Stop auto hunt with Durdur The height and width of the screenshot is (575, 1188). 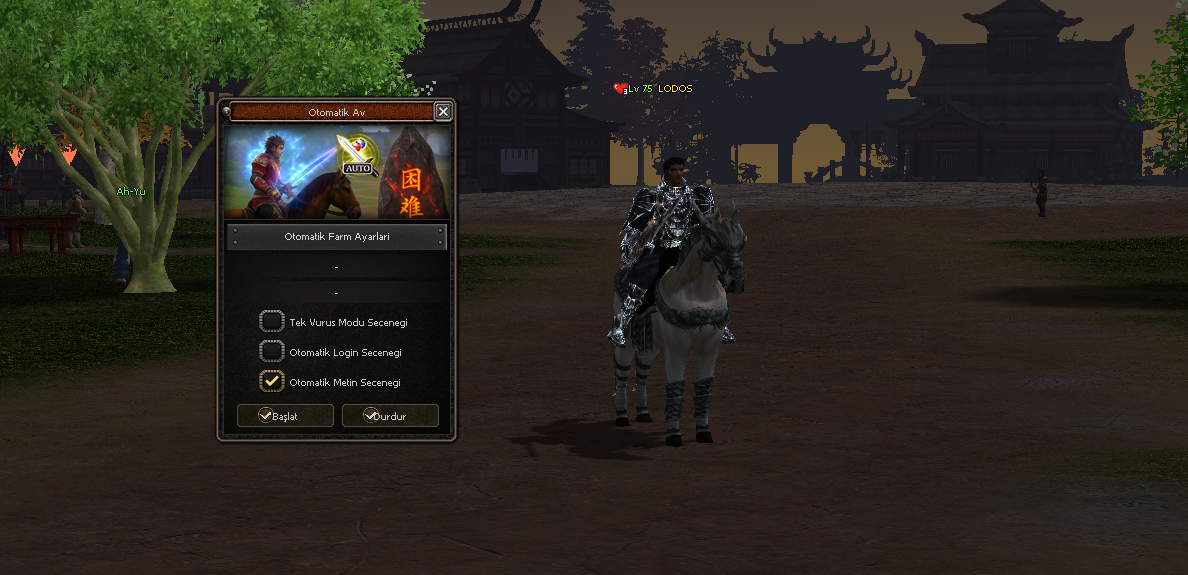click(x=390, y=416)
